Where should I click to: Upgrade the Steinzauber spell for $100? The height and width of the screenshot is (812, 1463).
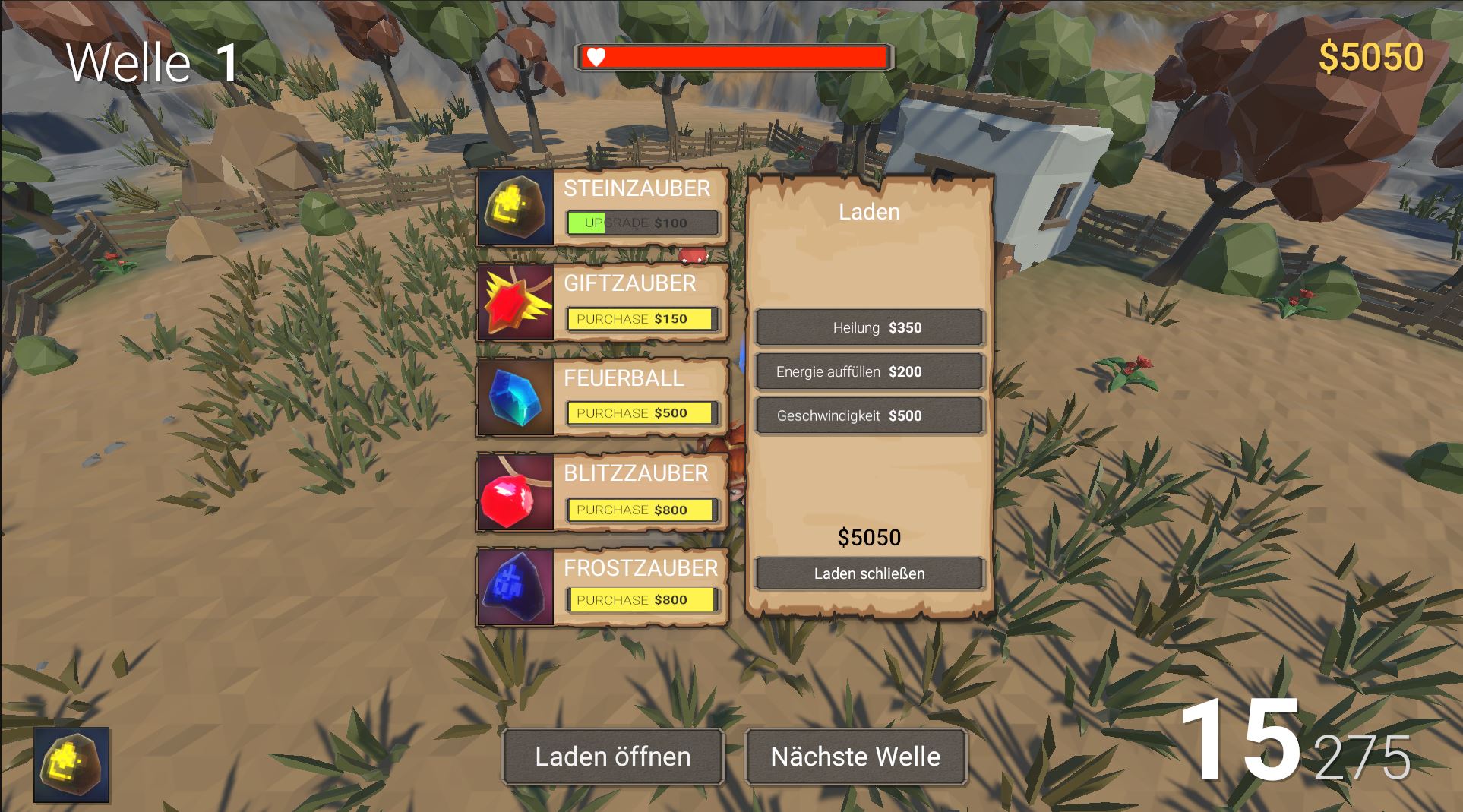pos(642,223)
